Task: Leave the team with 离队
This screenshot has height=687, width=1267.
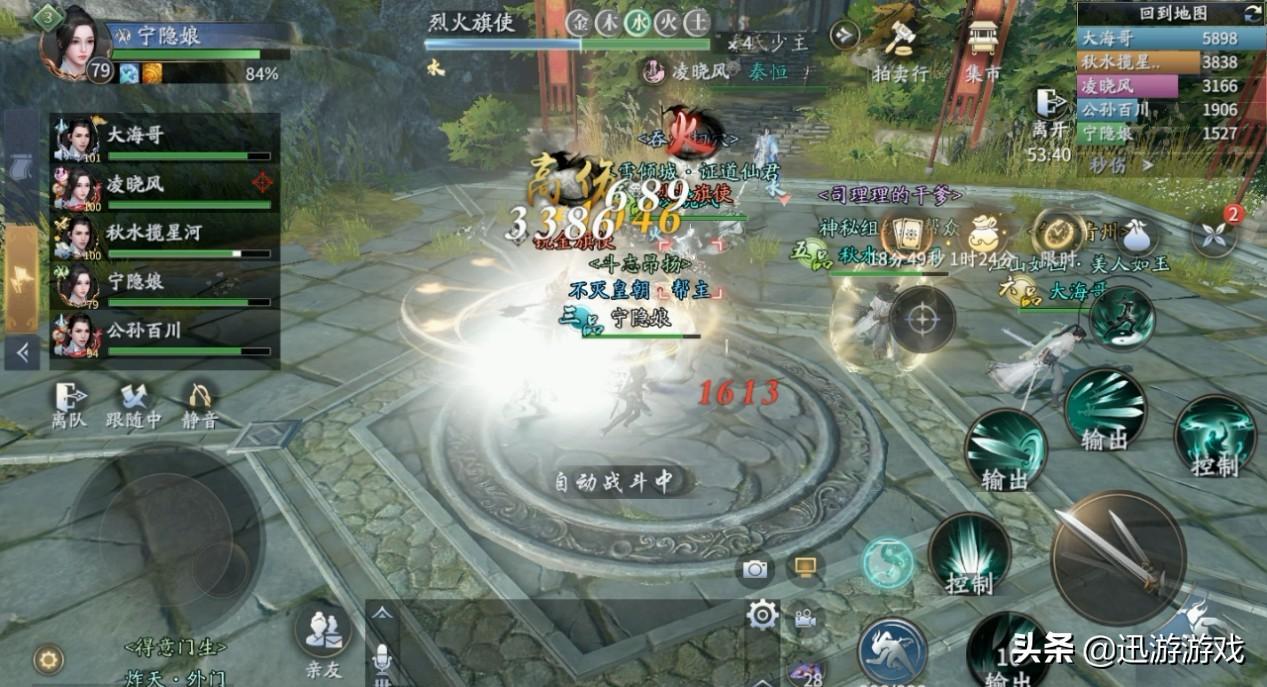Action: [x=69, y=404]
